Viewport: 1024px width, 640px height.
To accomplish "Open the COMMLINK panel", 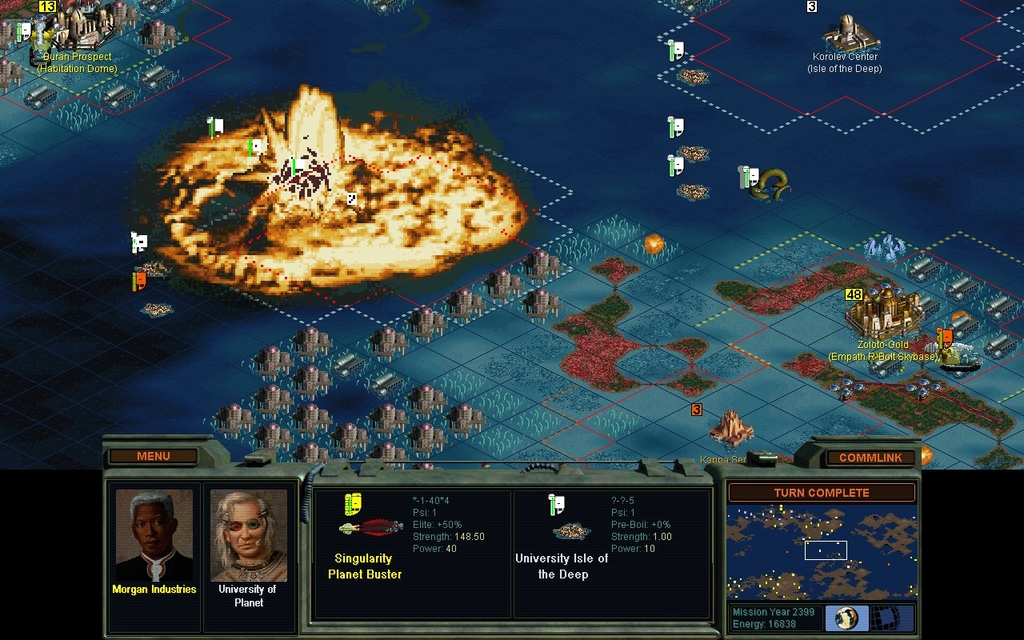I will [x=870, y=457].
